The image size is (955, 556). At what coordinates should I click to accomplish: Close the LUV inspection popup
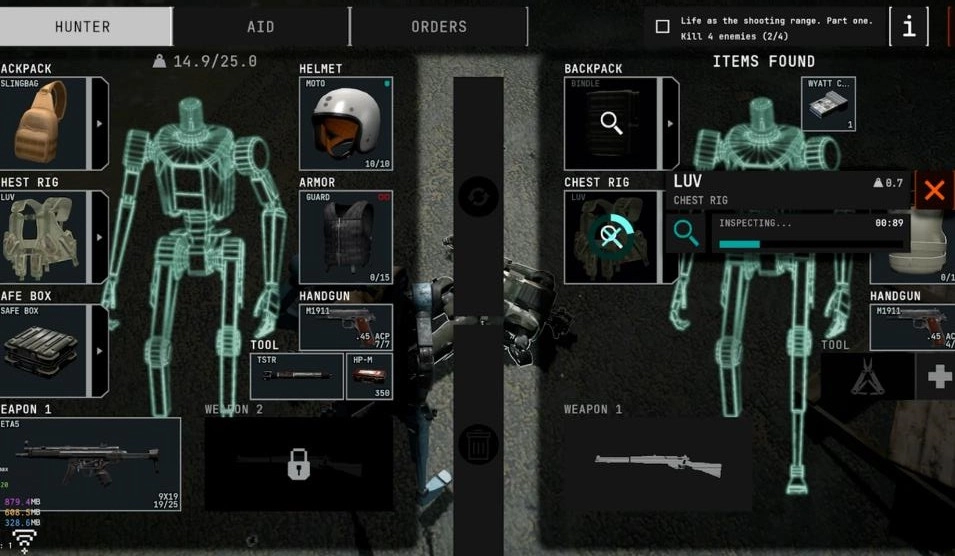pyautogui.click(x=934, y=190)
